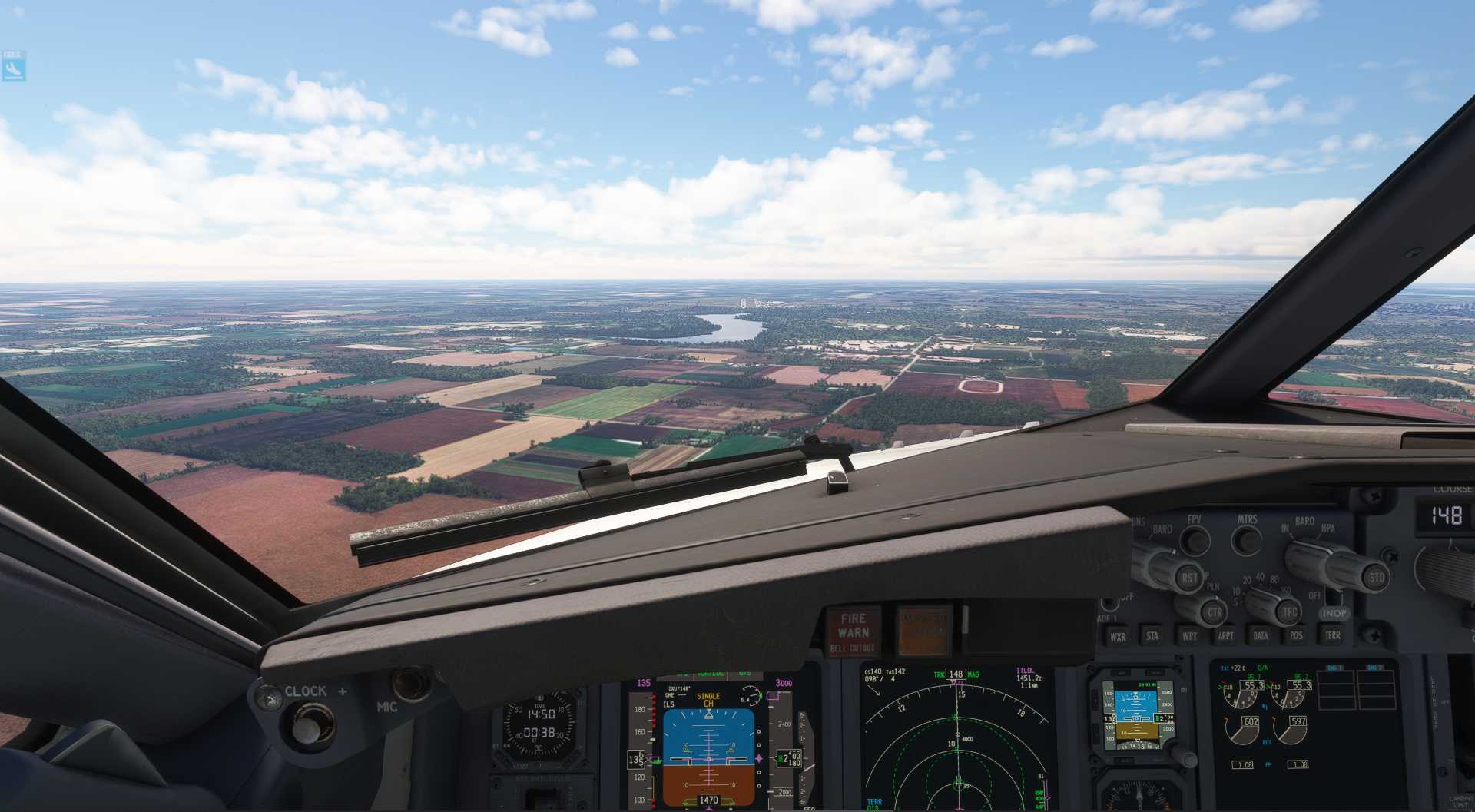This screenshot has height=812, width=1475.
Task: Reset the amber master caution light
Action: coord(923,630)
